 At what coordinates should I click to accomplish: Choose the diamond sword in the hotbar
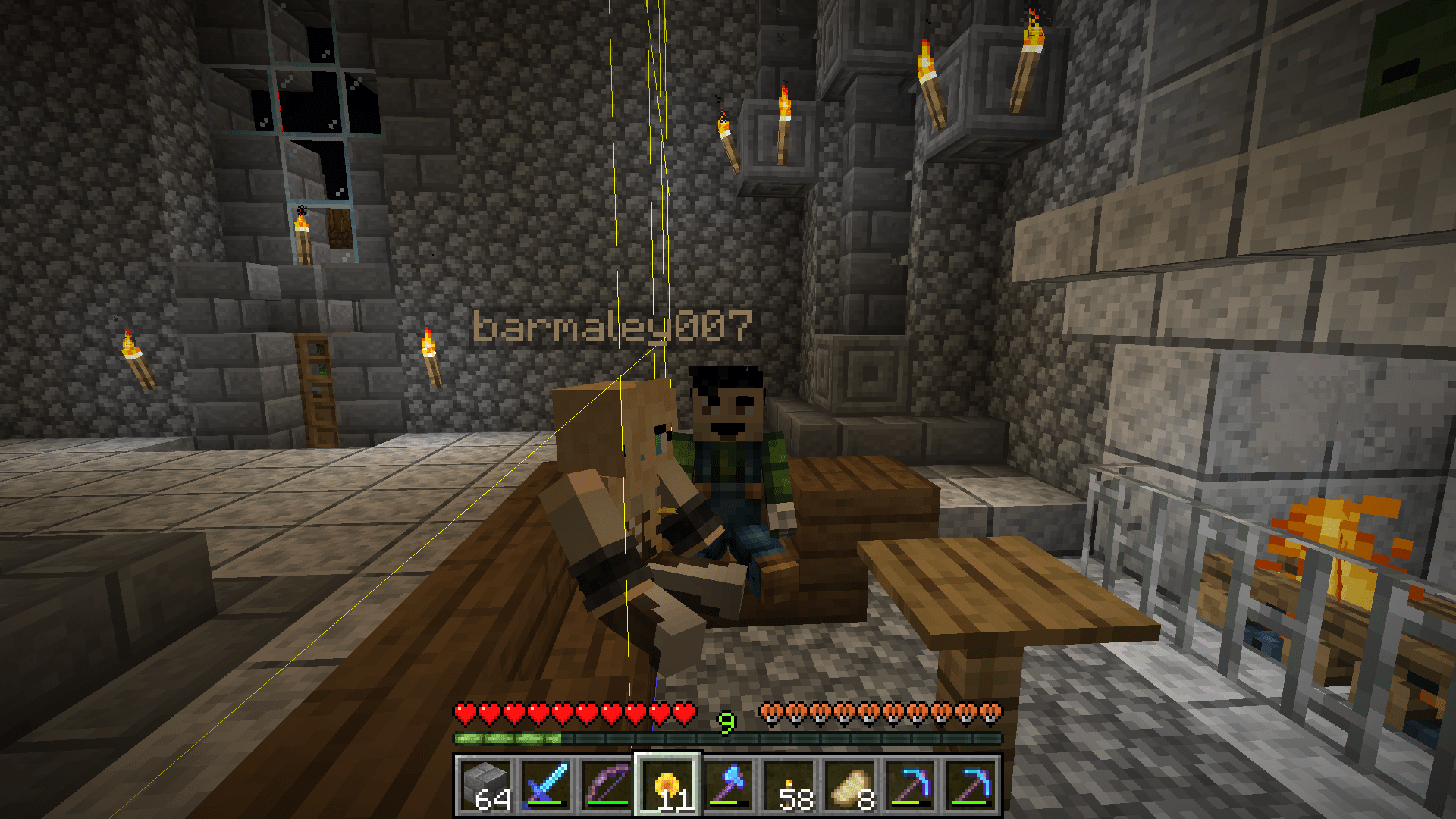(x=546, y=785)
